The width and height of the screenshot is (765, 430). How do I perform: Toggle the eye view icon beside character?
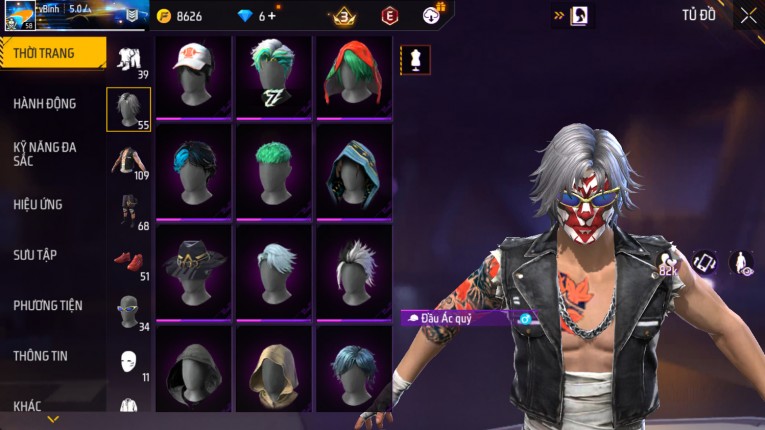tap(741, 263)
